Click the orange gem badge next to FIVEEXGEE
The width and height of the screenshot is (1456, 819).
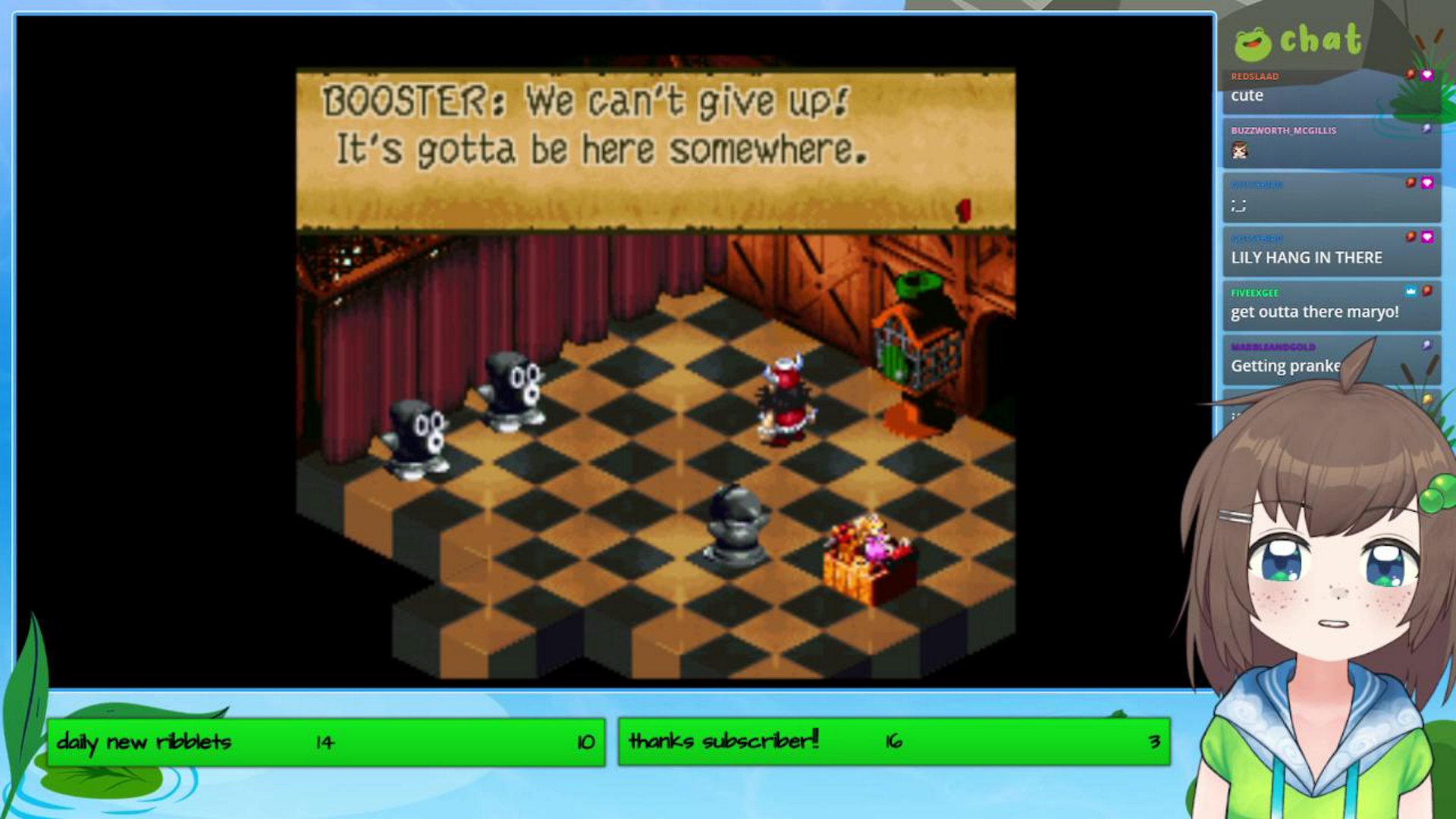click(x=1427, y=291)
